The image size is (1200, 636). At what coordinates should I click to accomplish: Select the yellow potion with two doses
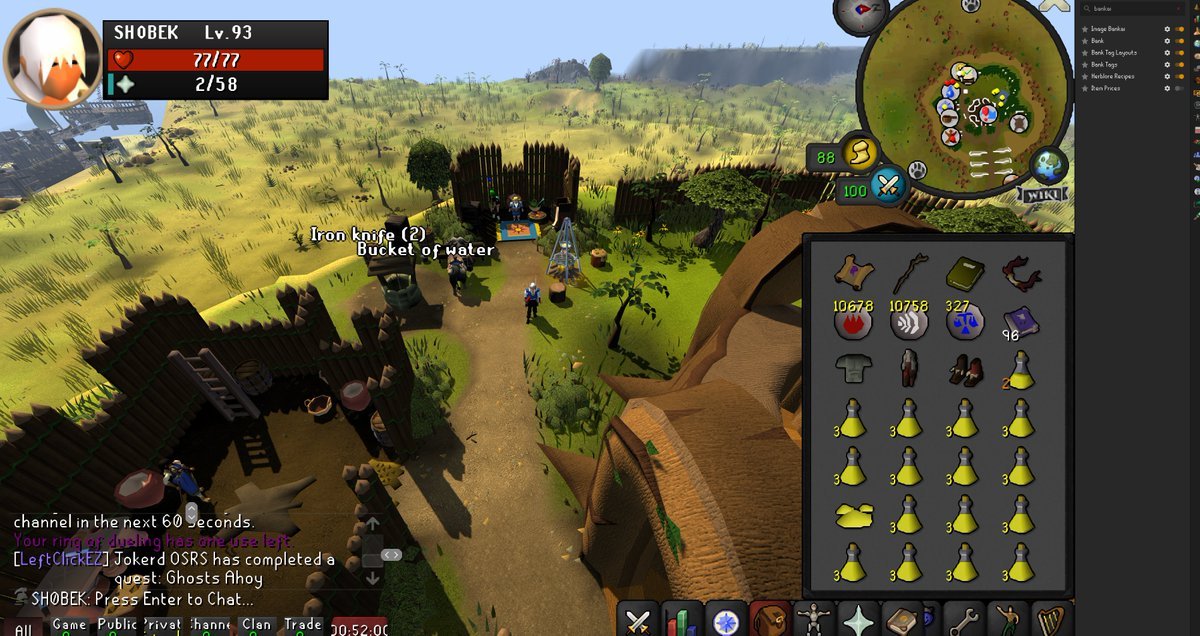(1019, 371)
